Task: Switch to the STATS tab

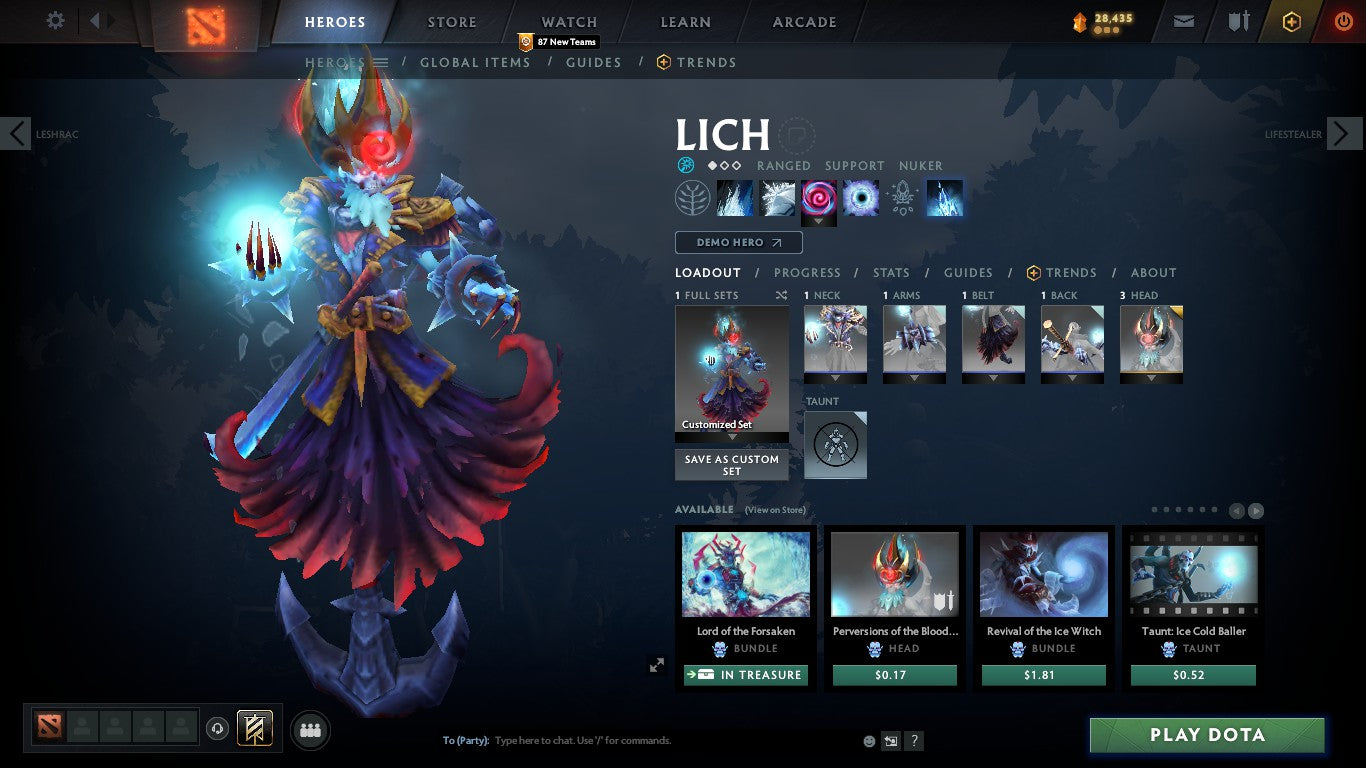Action: click(890, 272)
